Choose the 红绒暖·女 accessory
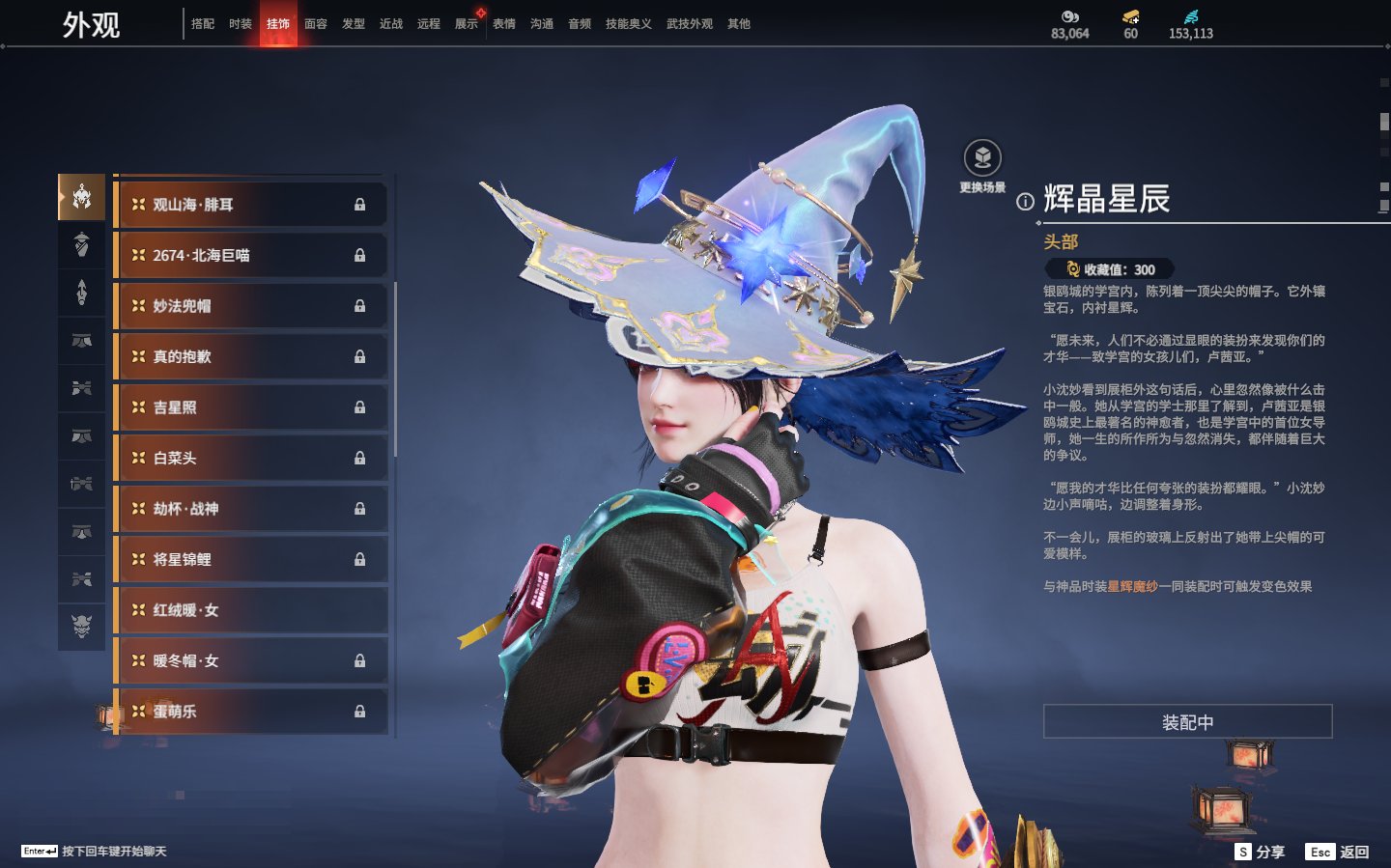This screenshot has height=868, width=1391. click(251, 610)
